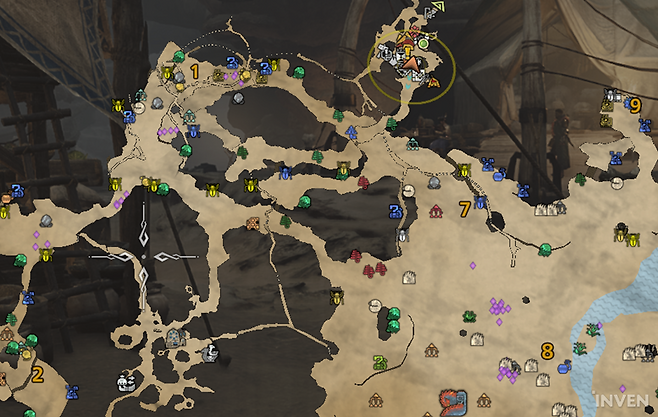Pick the area 9 number marker
Screen dimensions: 658x417
(634, 103)
